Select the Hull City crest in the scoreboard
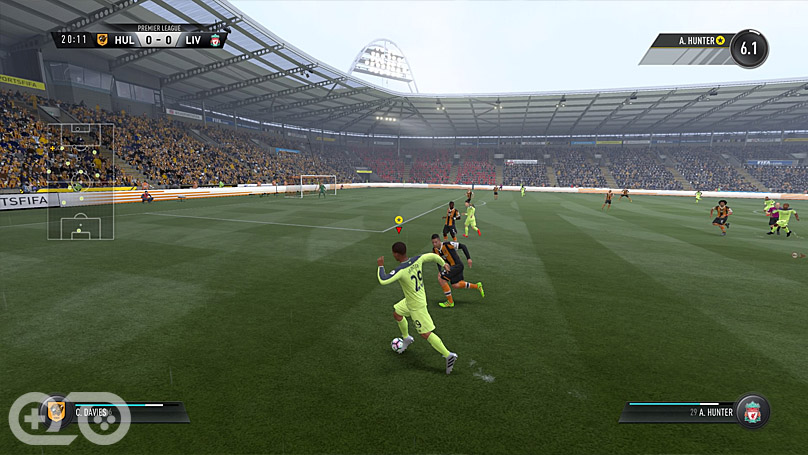 [x=101, y=40]
